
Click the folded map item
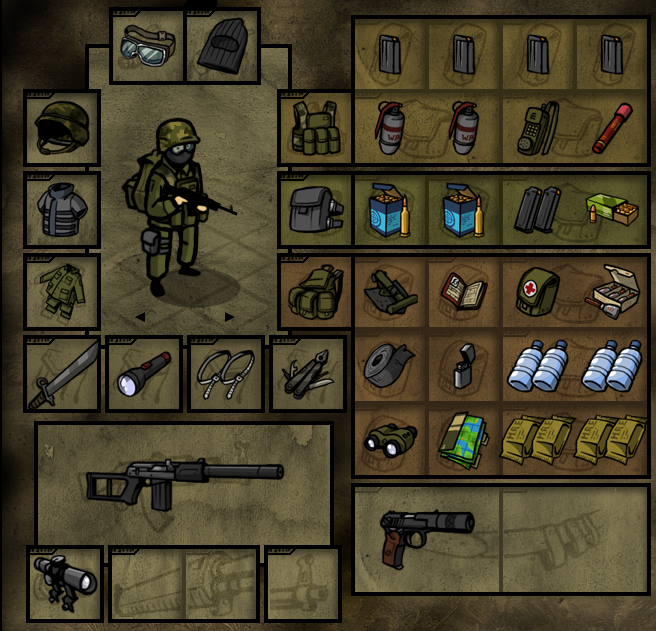[463, 440]
